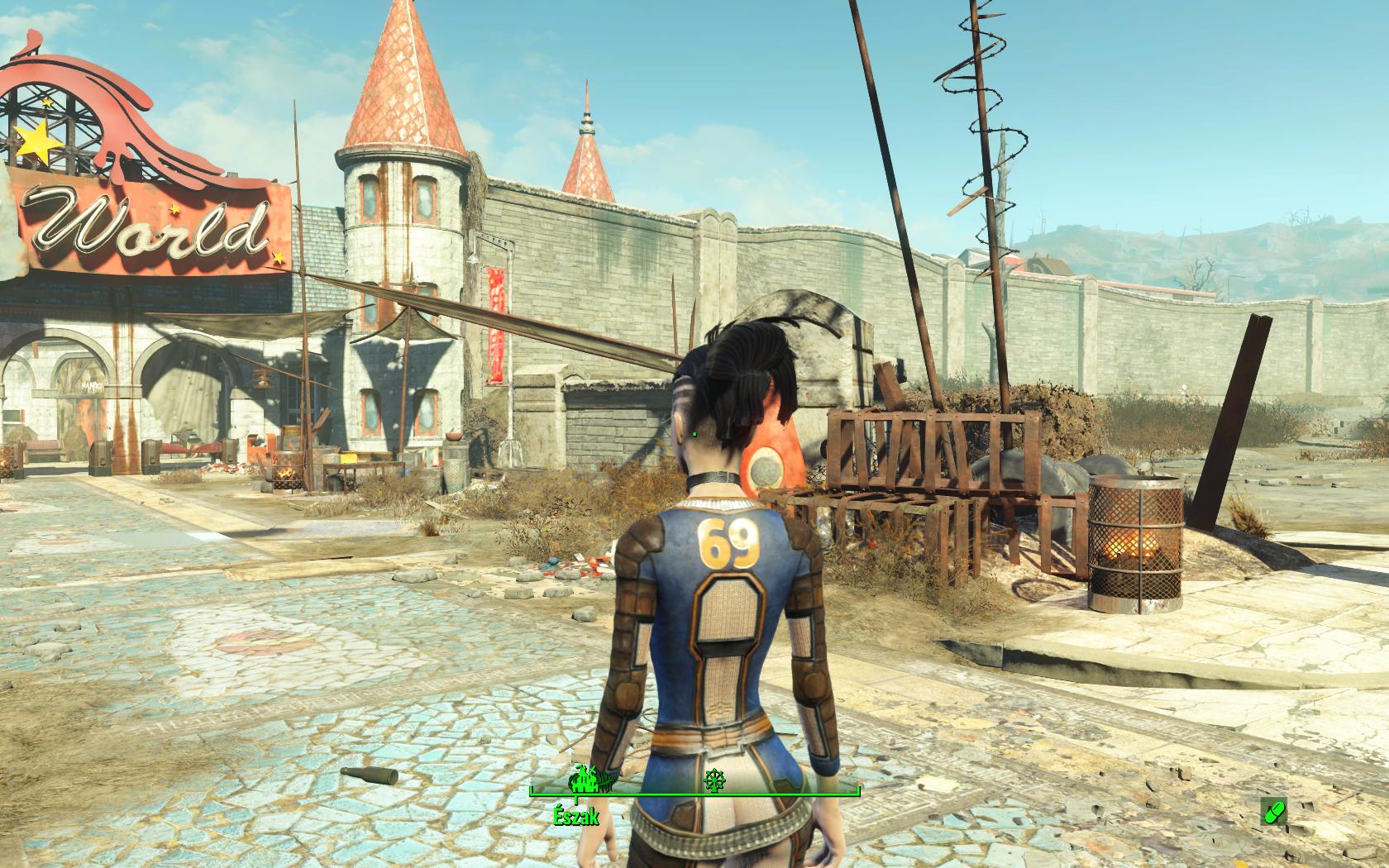The image size is (1389, 868).
Task: Select the Nuka-World castle marker on the compass
Action: (585, 780)
